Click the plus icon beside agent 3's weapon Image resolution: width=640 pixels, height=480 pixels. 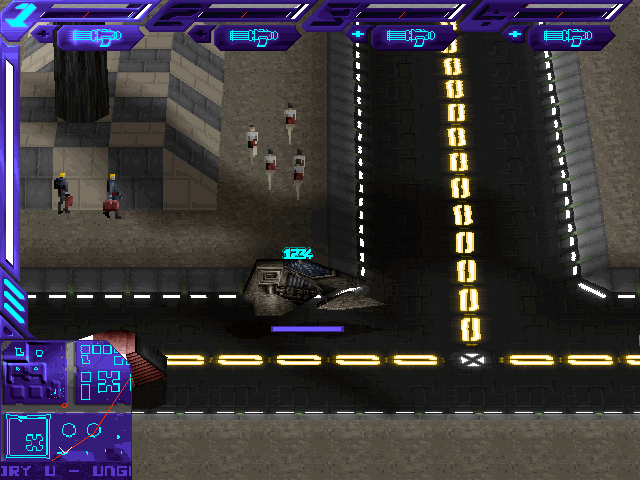tap(358, 35)
